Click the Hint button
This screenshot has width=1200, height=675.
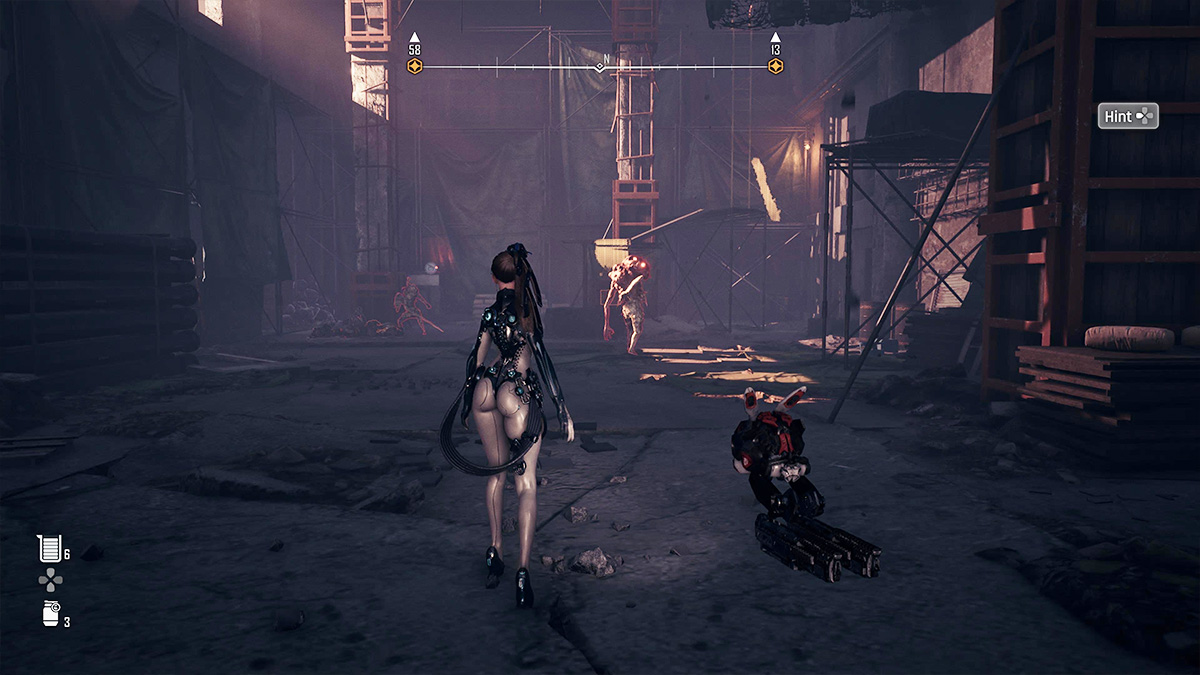(1127, 116)
